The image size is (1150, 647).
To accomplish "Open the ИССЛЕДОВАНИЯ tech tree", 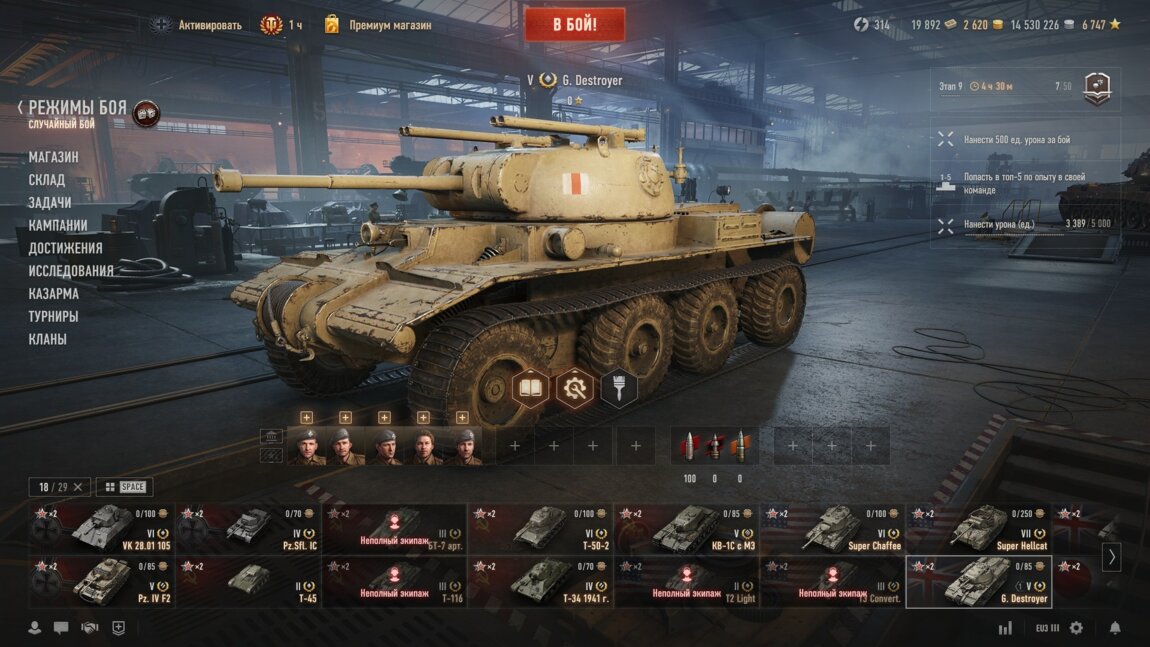I will (x=71, y=271).
